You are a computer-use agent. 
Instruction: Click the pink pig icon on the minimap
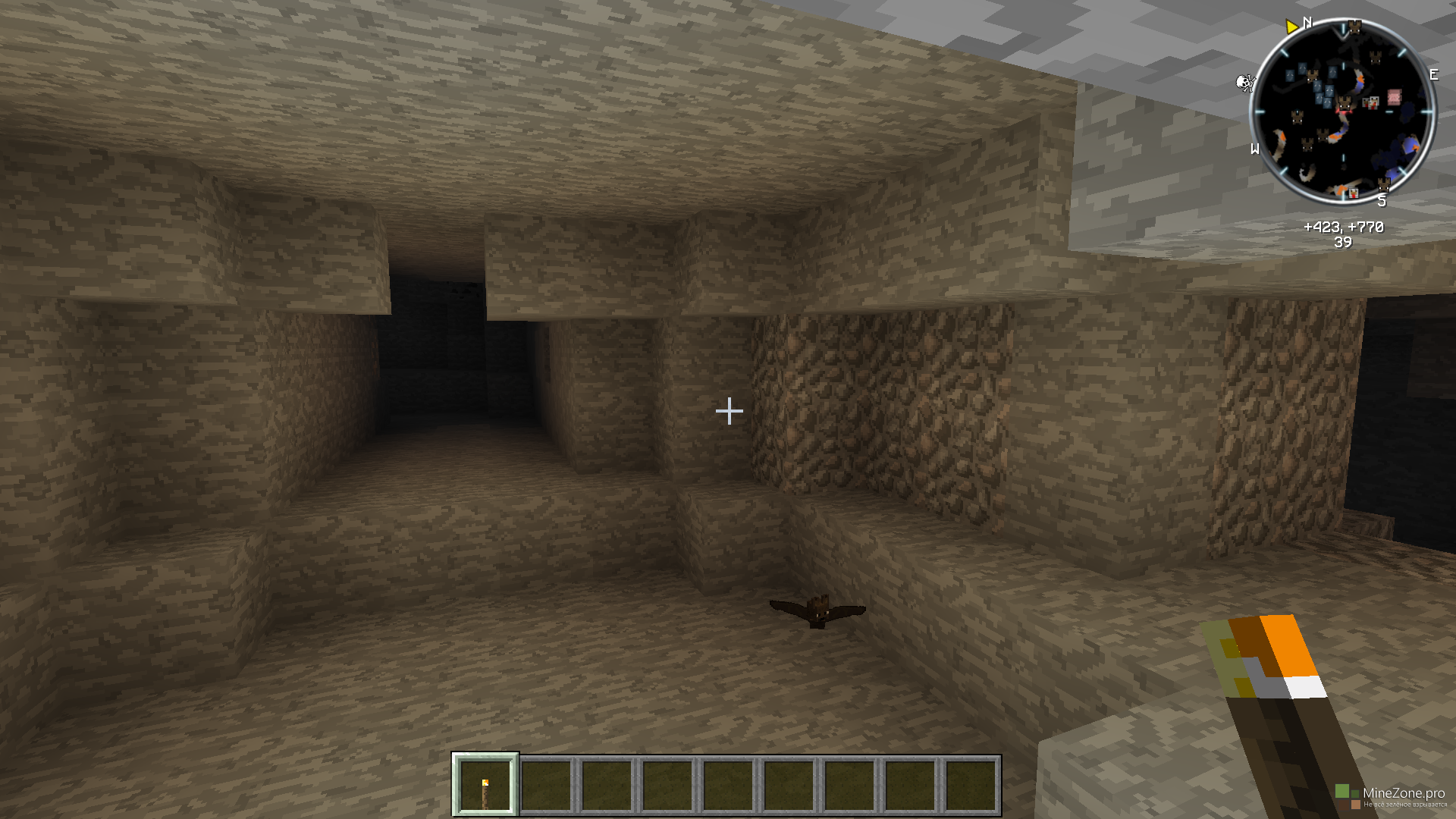click(1394, 96)
